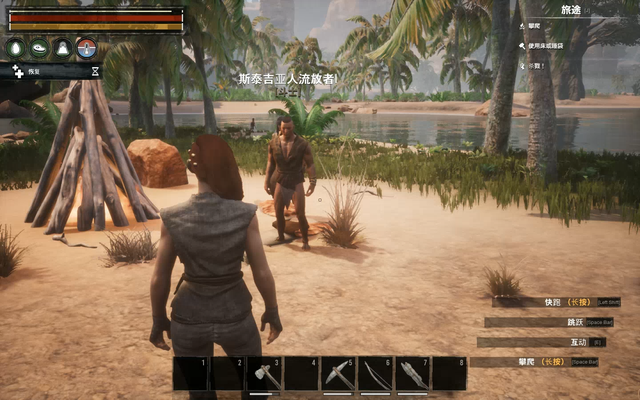Screen dimensions: 640x400
Task: Click the weight encumbrance status icon
Action: click(x=63, y=47)
